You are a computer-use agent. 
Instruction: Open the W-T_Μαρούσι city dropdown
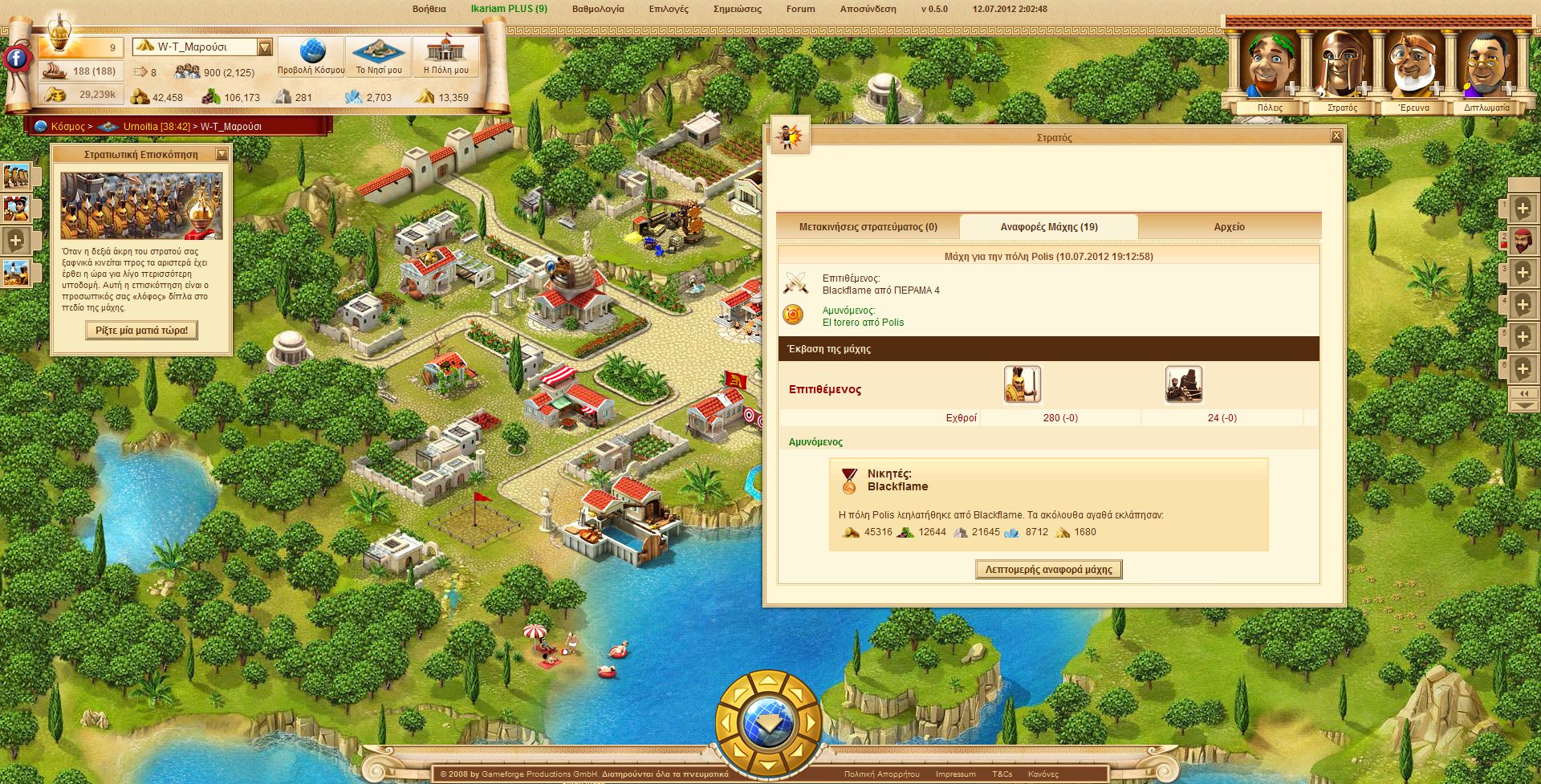click(265, 47)
